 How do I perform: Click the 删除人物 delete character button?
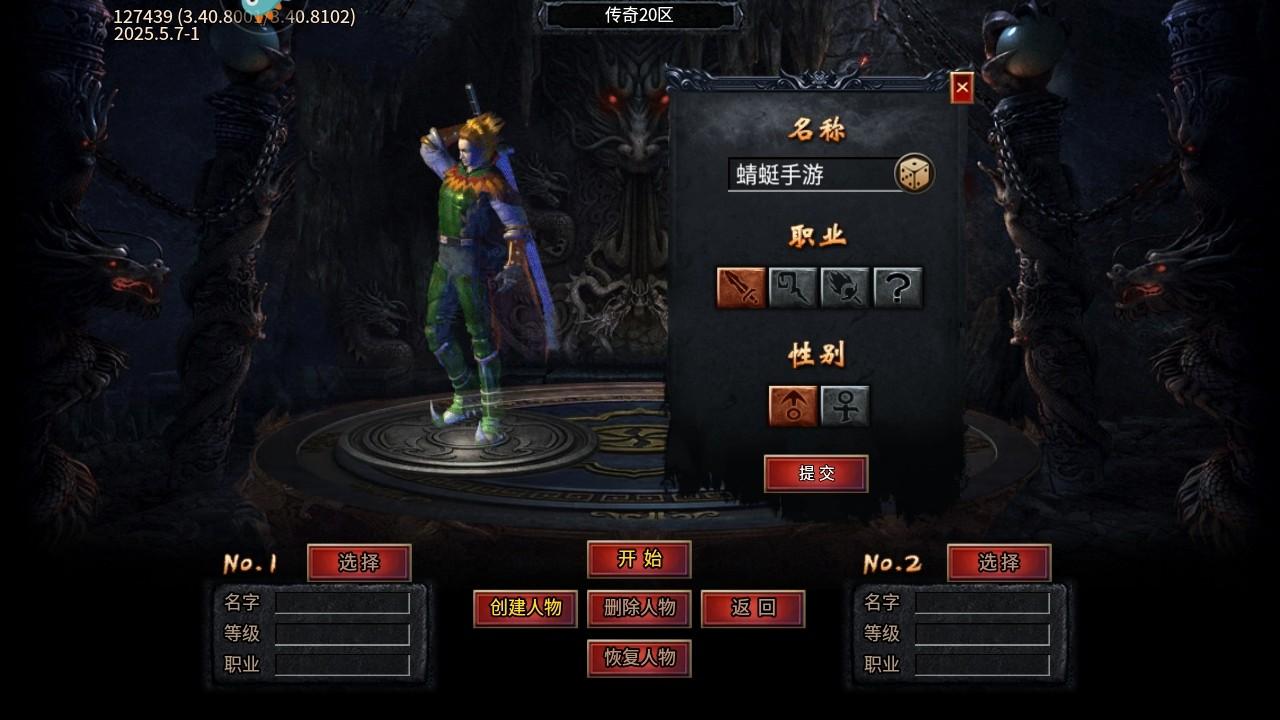638,608
